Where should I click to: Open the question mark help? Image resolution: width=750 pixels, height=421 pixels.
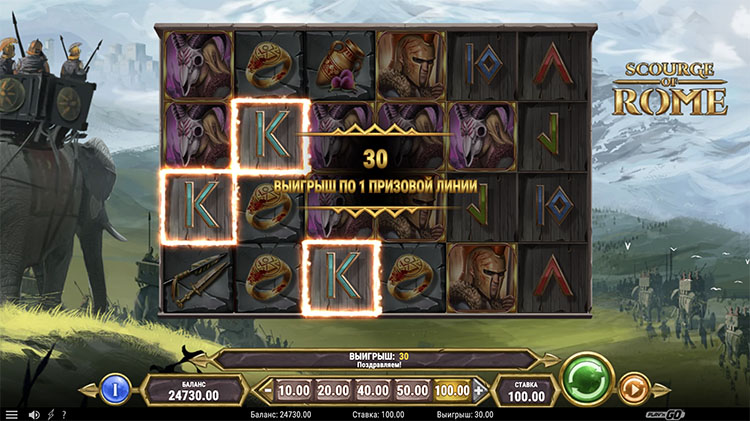tap(64, 414)
